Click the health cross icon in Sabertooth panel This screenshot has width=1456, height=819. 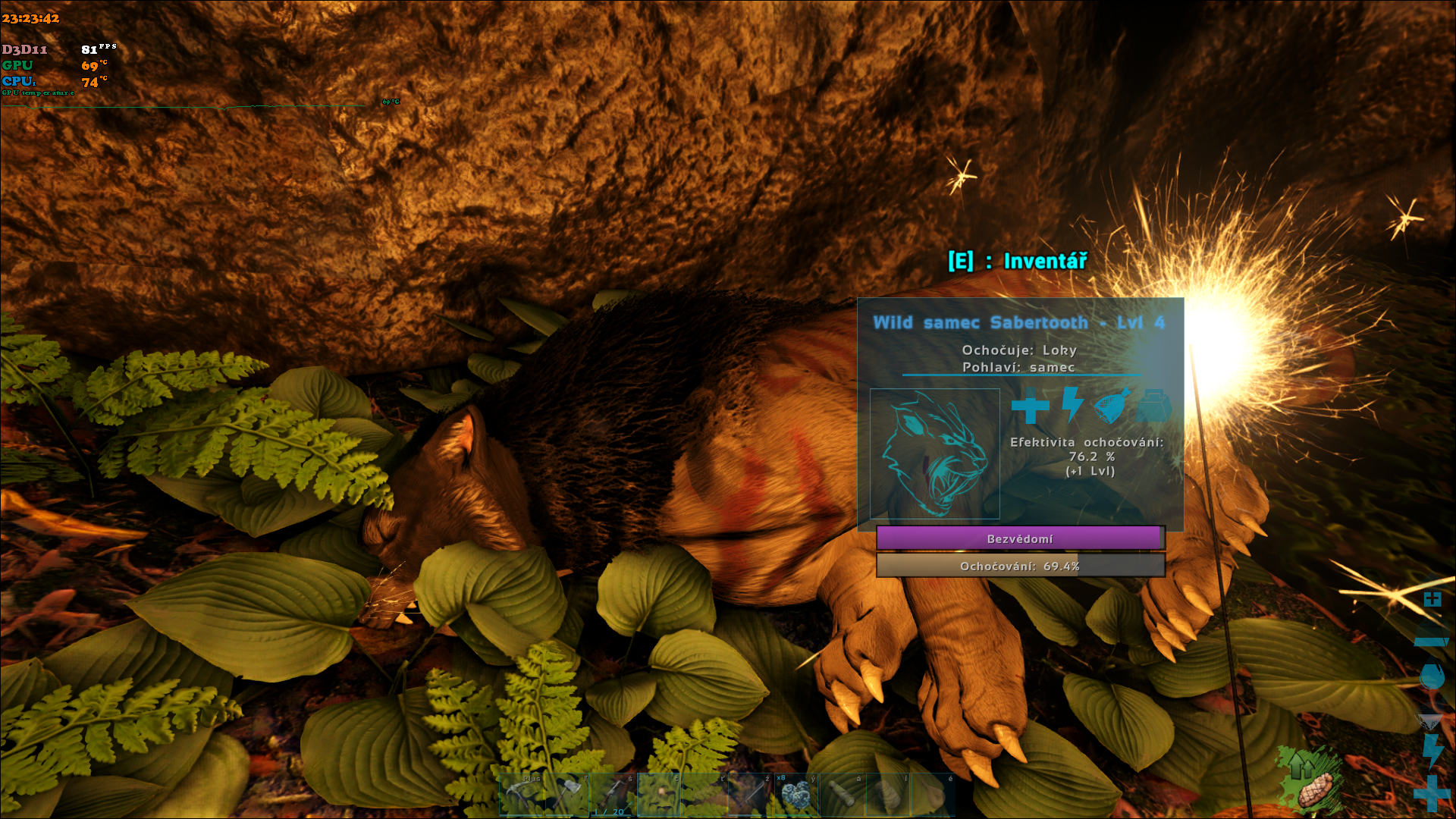coord(1030,406)
